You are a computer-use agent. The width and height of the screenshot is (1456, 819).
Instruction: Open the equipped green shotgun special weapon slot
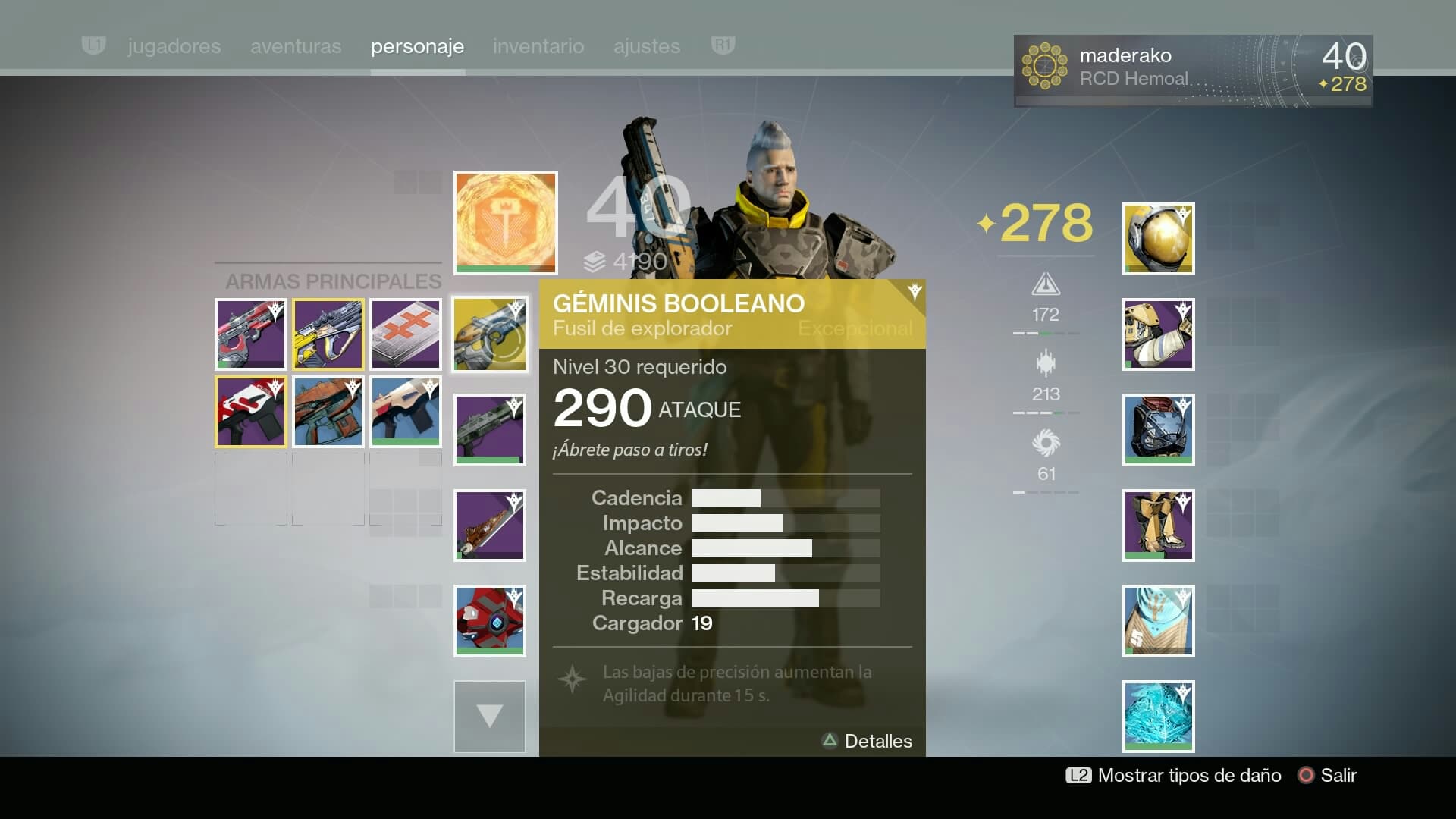[x=490, y=430]
